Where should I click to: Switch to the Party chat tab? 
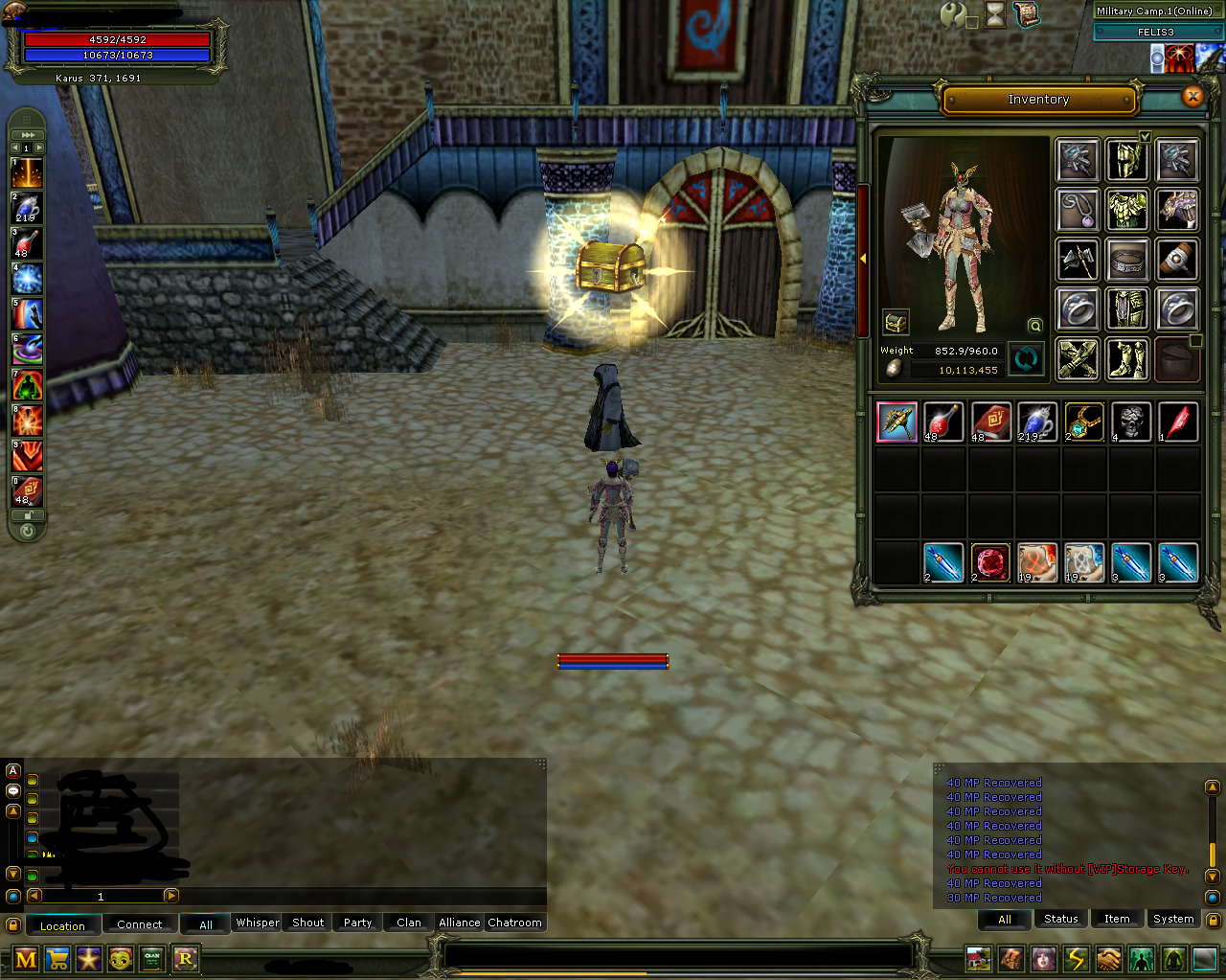(x=356, y=923)
